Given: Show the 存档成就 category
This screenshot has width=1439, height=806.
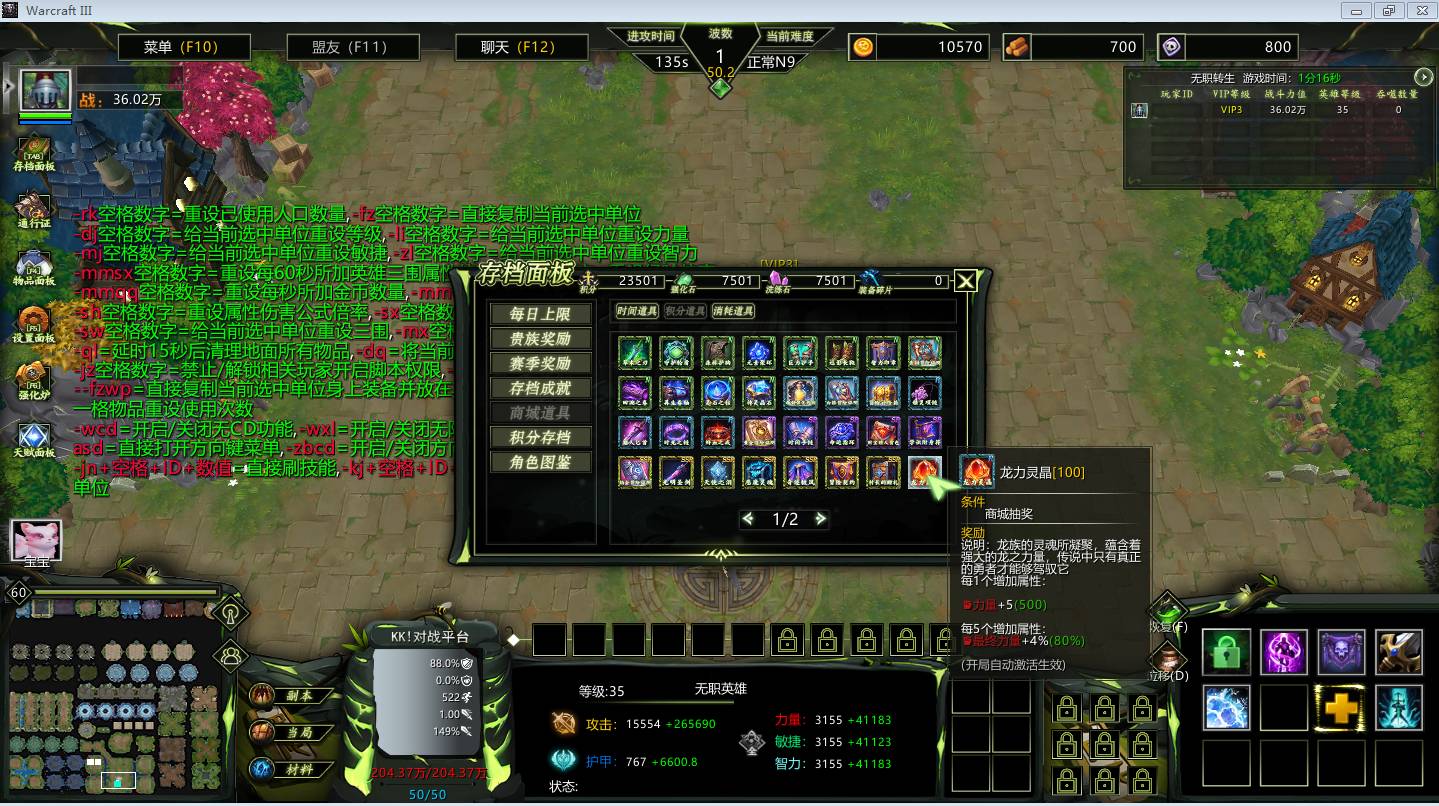Looking at the screenshot, I should point(540,388).
